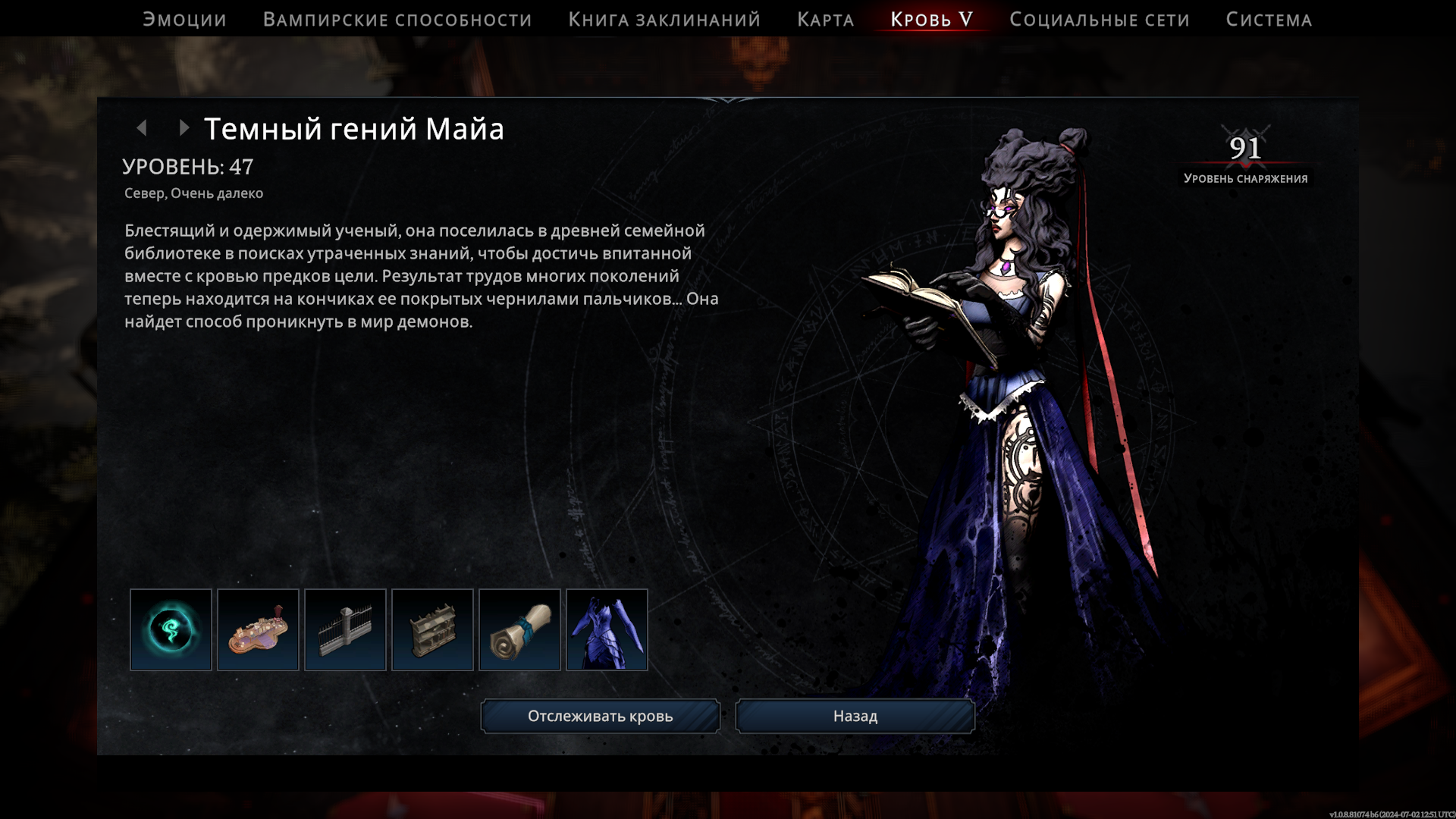Screen dimensions: 1456x819
Task: Select the teal swirl ability reward
Action: [x=171, y=629]
